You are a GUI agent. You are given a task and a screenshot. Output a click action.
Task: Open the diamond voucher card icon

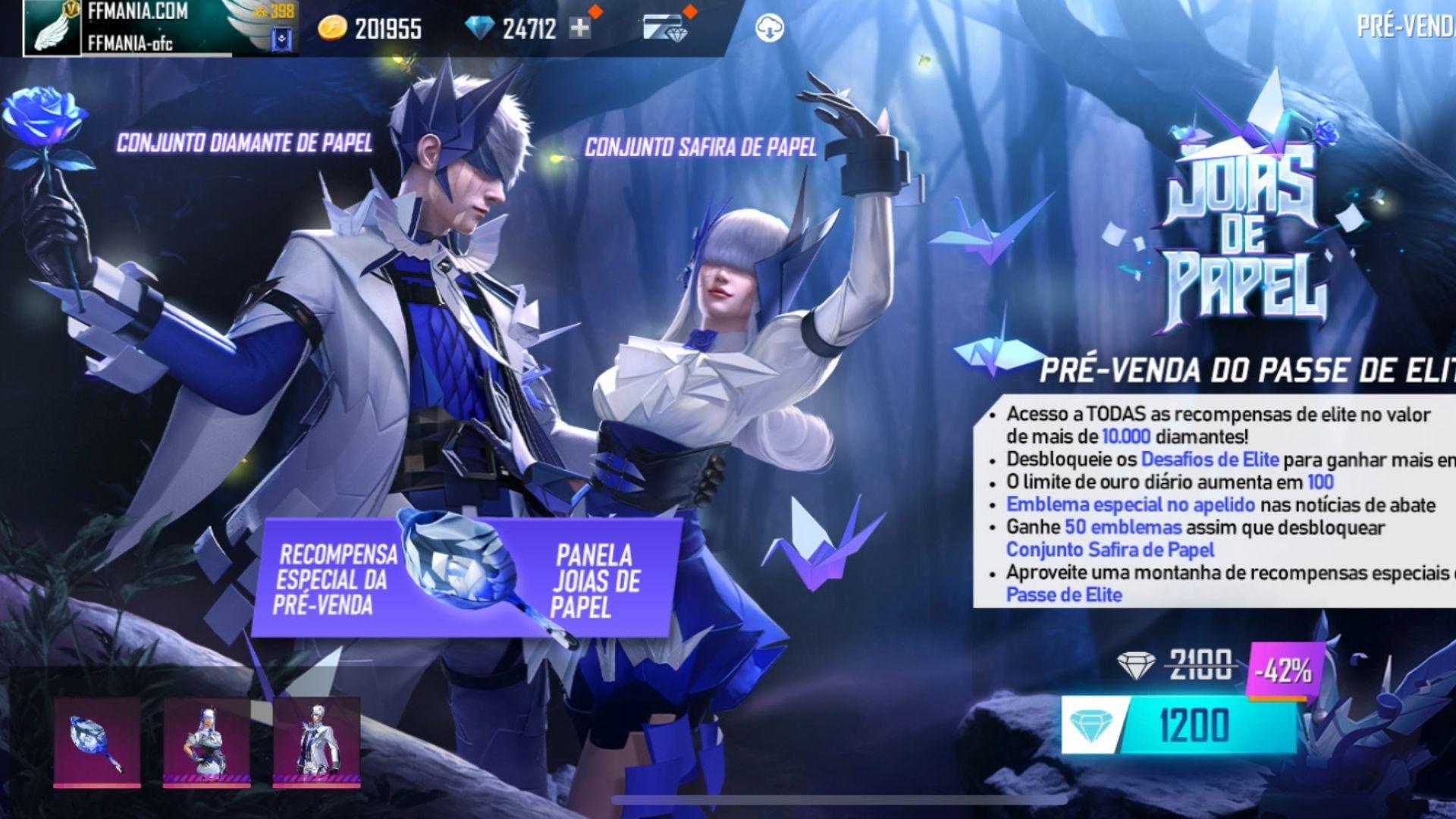(x=666, y=29)
